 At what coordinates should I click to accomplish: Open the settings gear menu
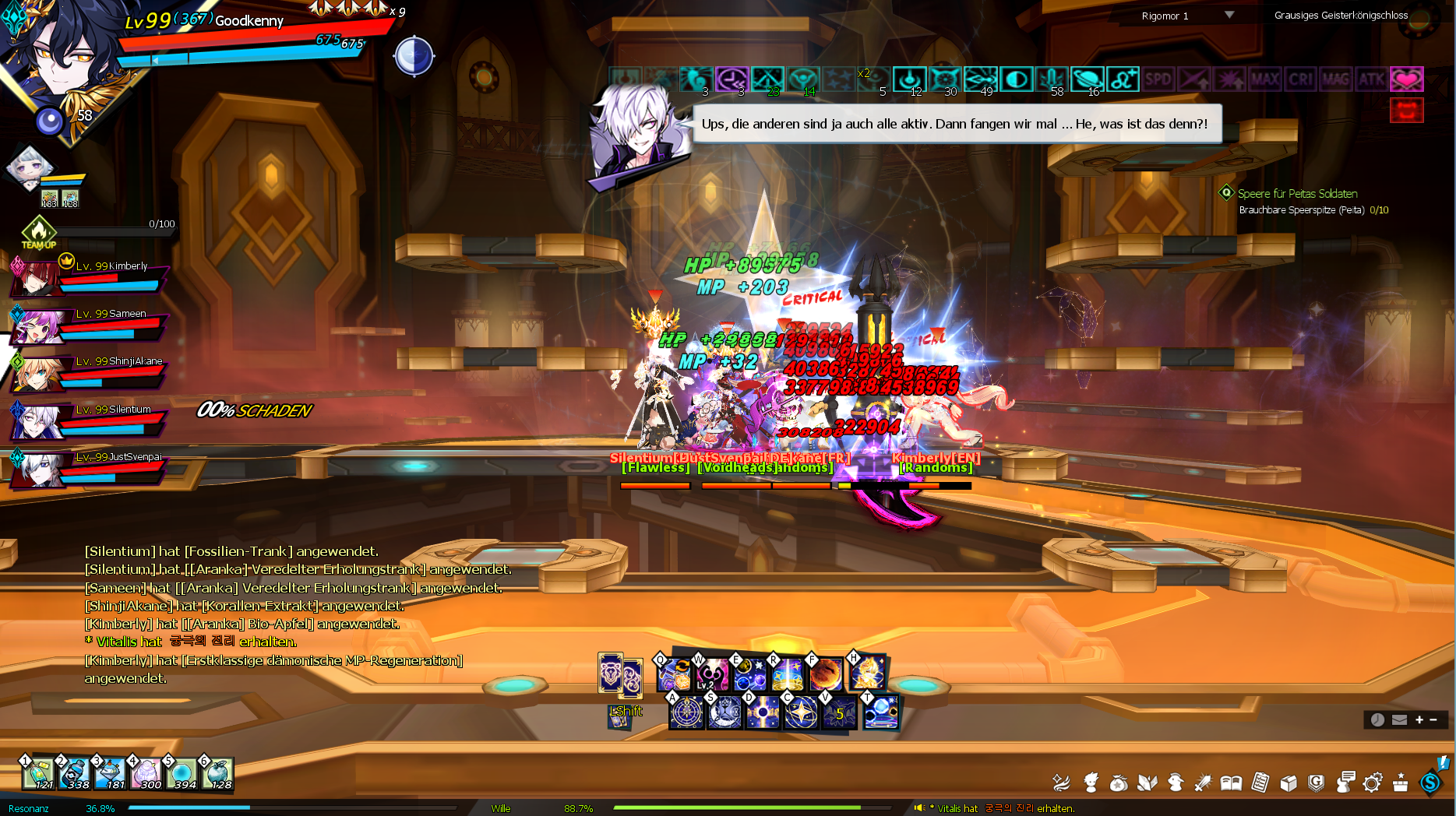pyautogui.click(x=1373, y=782)
